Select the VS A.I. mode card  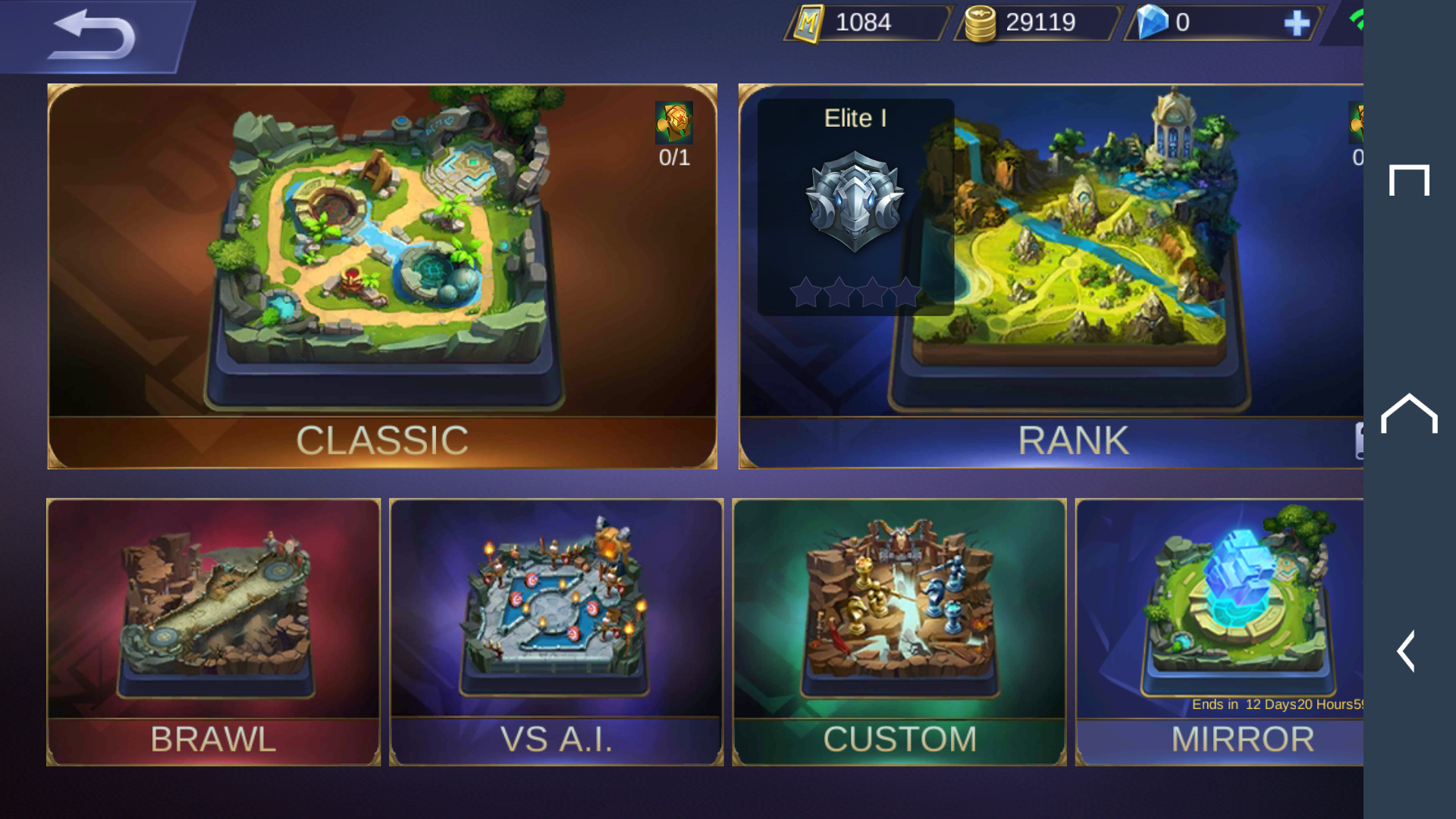[x=557, y=629]
